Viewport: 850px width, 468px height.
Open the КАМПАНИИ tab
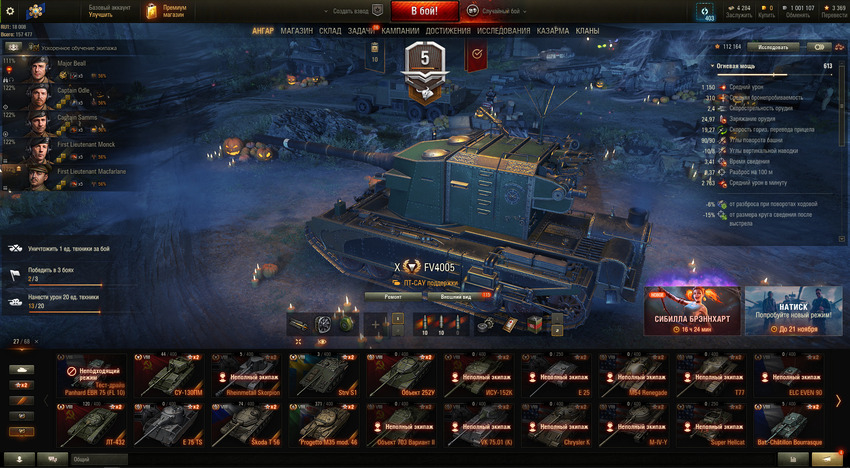click(x=401, y=31)
